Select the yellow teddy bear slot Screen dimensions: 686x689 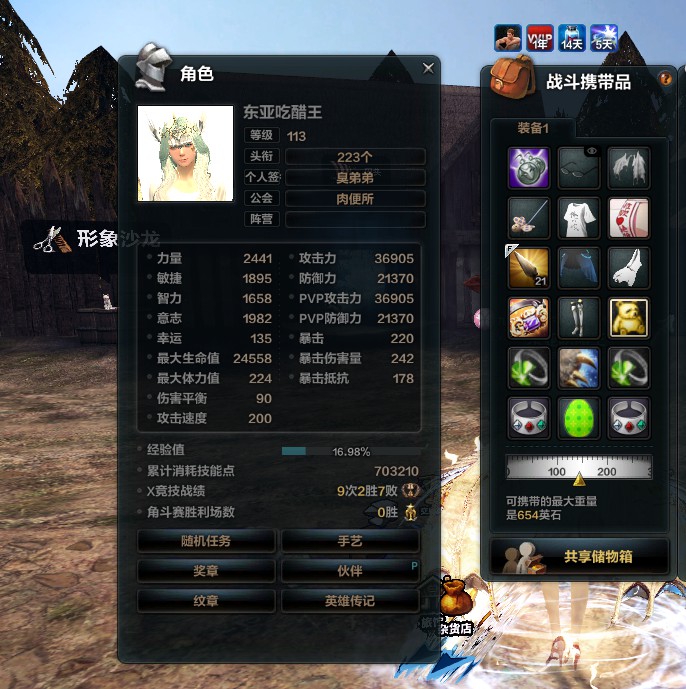pos(629,317)
